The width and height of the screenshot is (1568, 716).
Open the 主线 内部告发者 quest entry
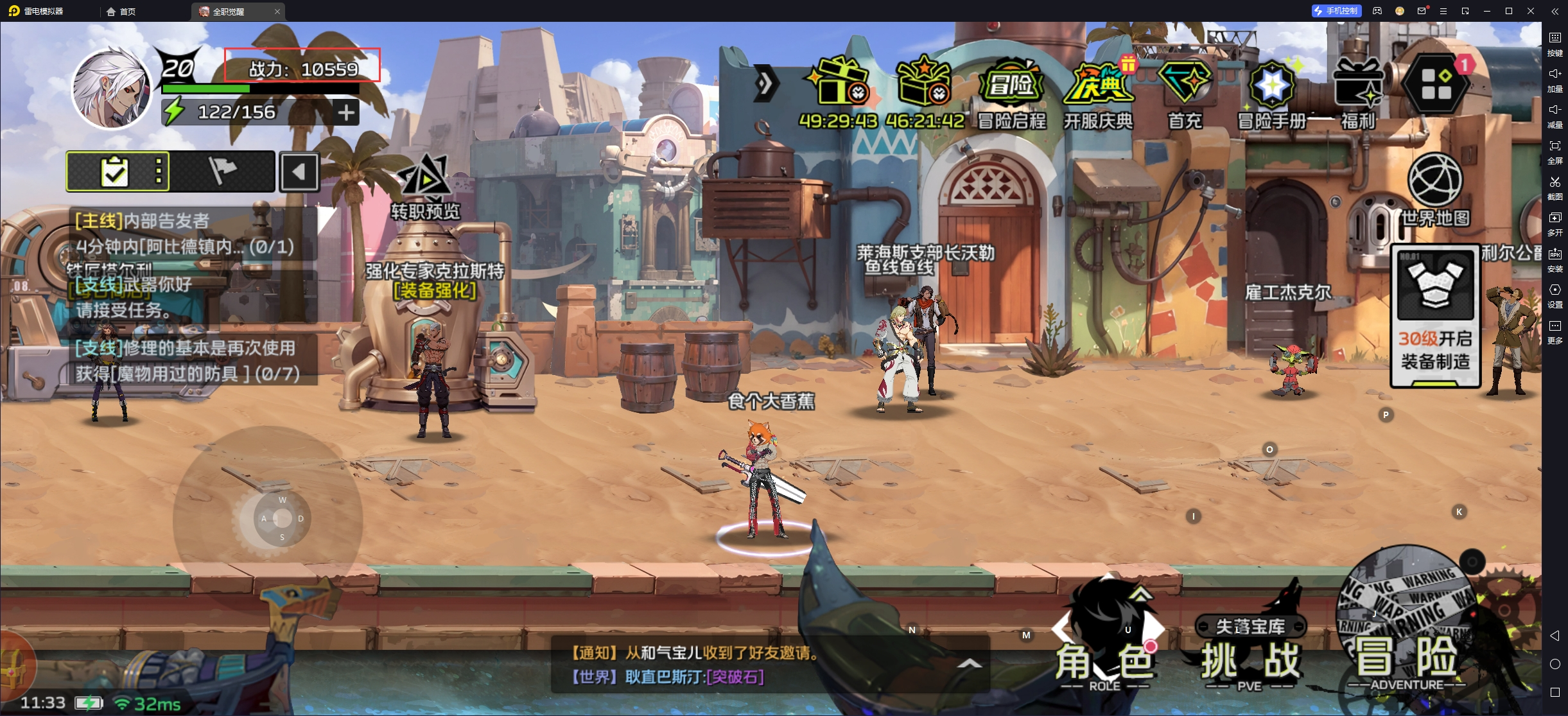coord(186,234)
